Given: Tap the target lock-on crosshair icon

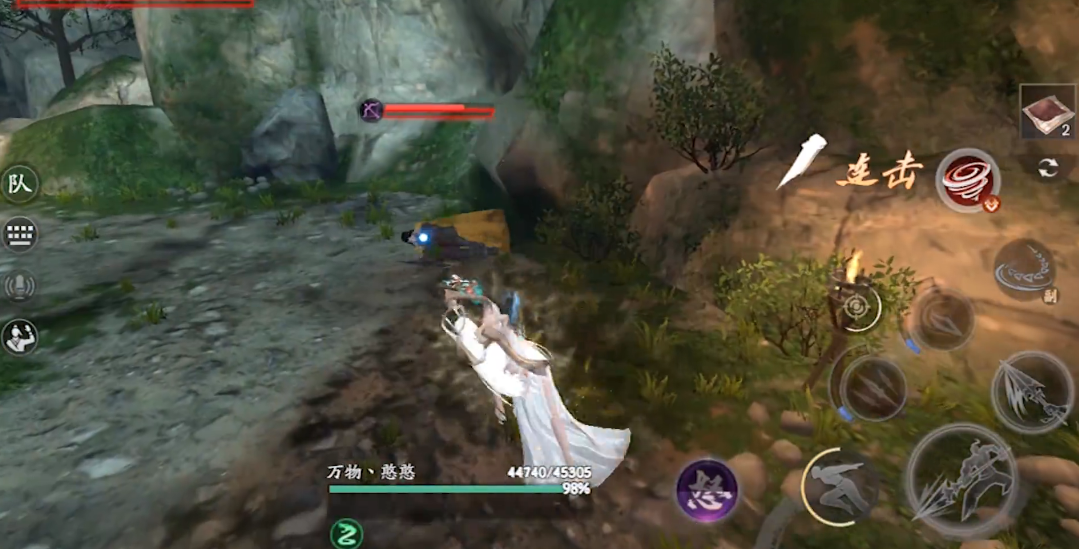Looking at the screenshot, I should (857, 308).
